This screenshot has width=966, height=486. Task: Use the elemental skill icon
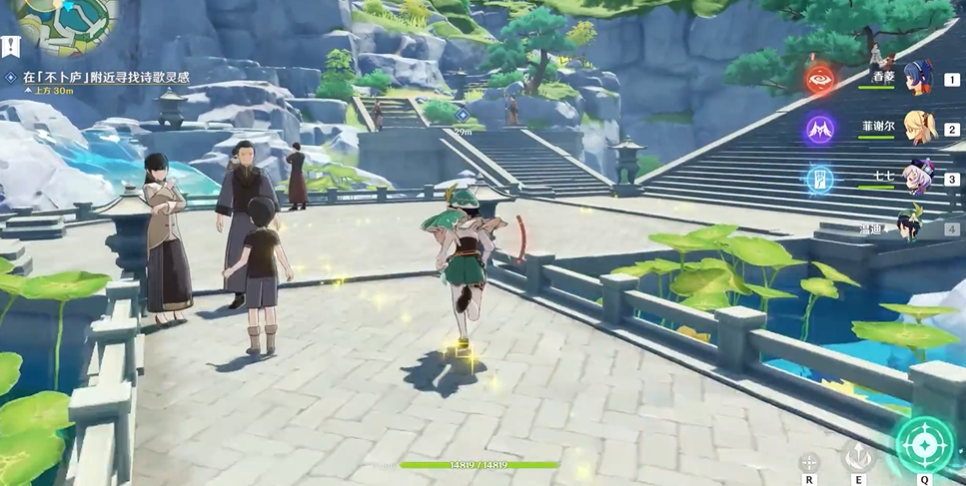(x=858, y=457)
